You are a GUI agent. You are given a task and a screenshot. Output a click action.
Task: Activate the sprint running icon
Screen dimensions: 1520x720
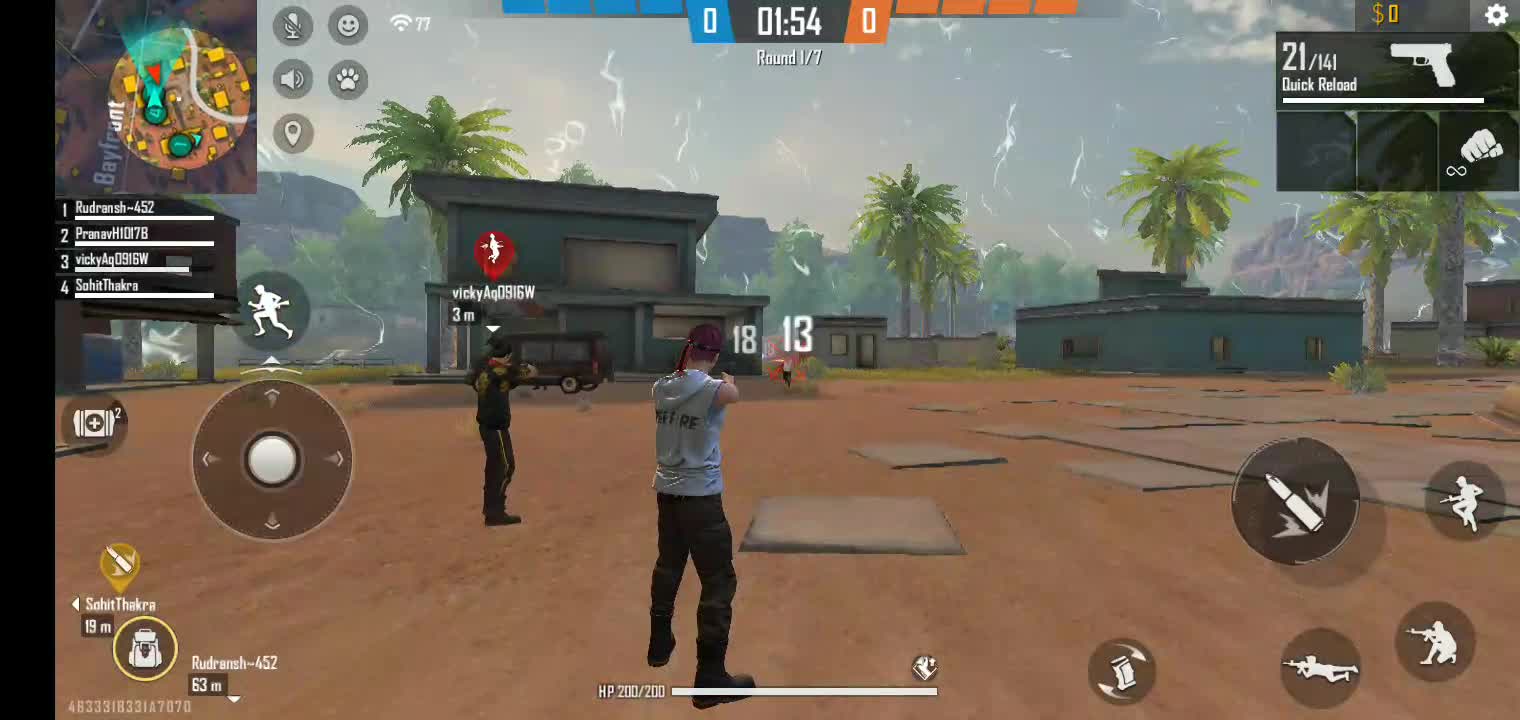[x=270, y=311]
